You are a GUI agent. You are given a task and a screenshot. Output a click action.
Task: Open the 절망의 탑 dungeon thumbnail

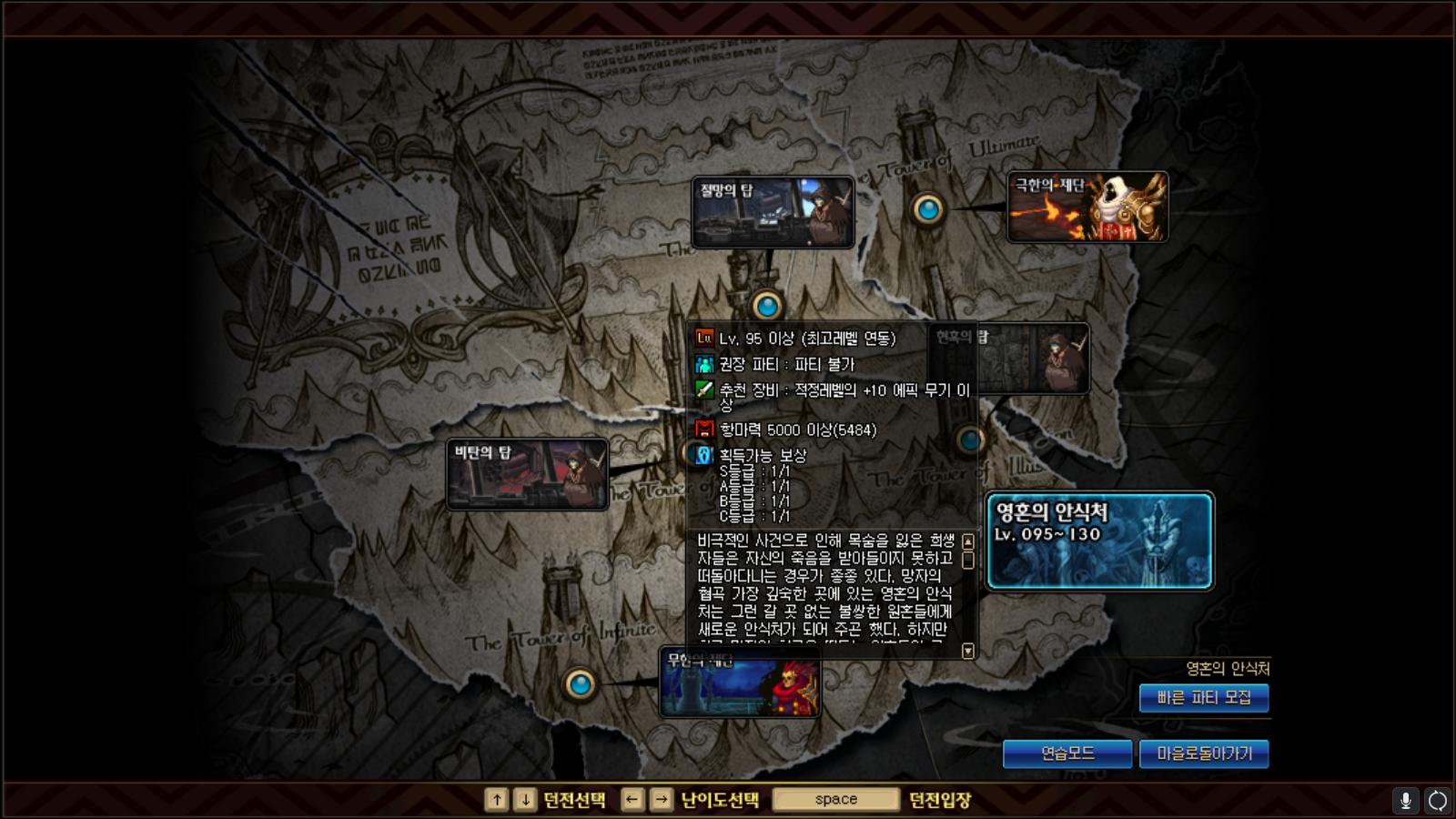(x=774, y=211)
